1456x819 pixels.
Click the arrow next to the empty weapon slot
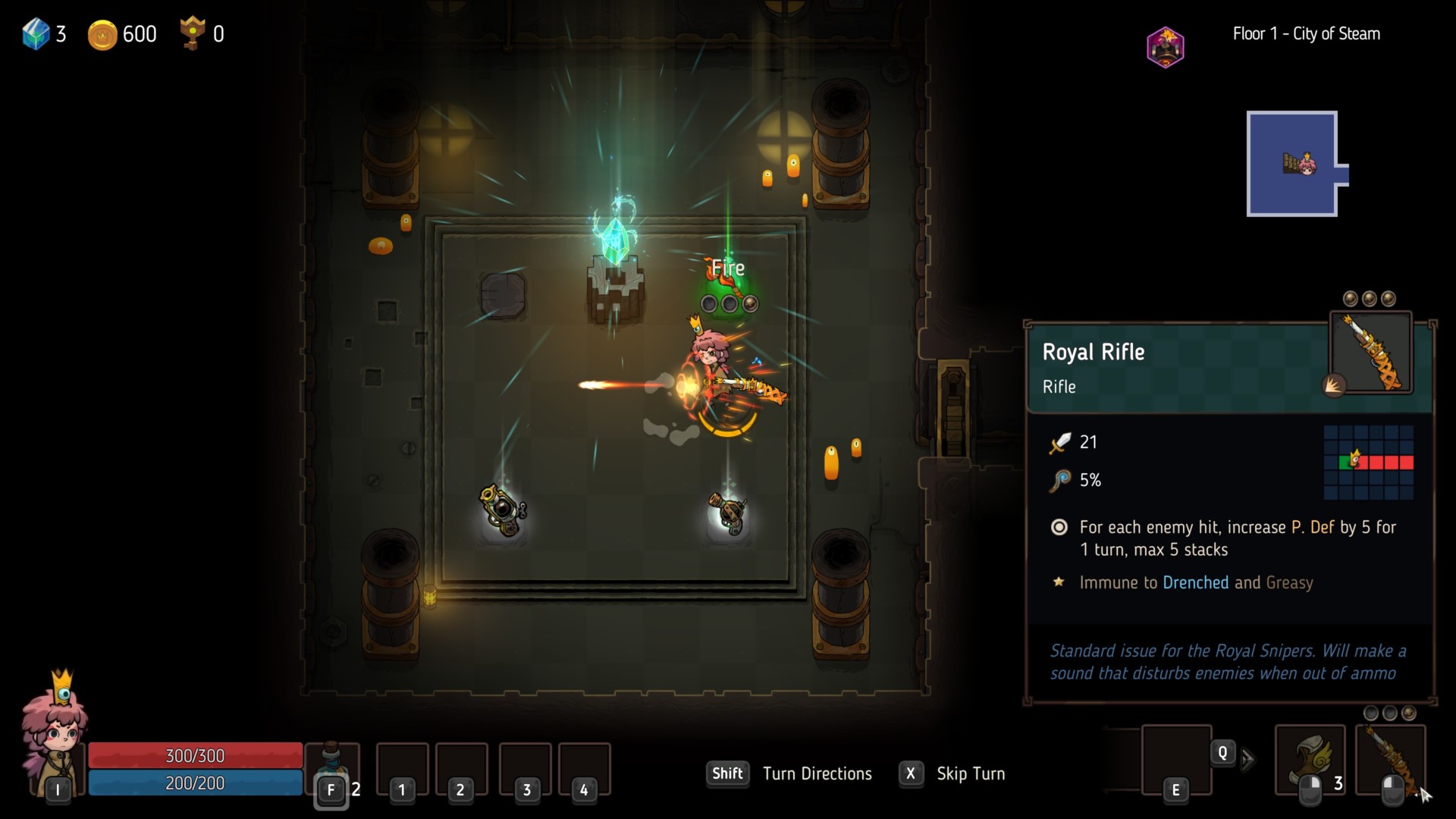(1248, 759)
